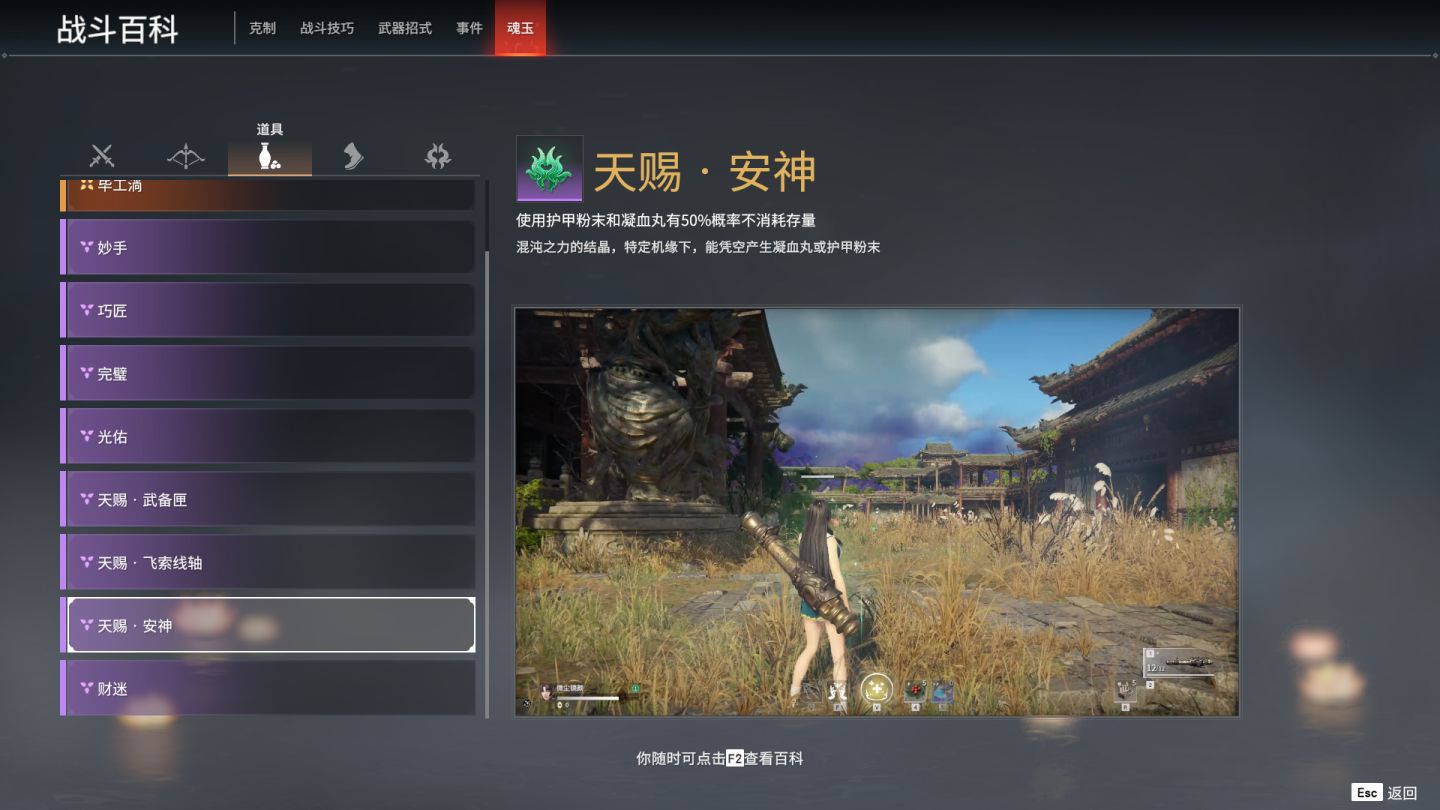Click the gameplay screenshot preview image

876,511
